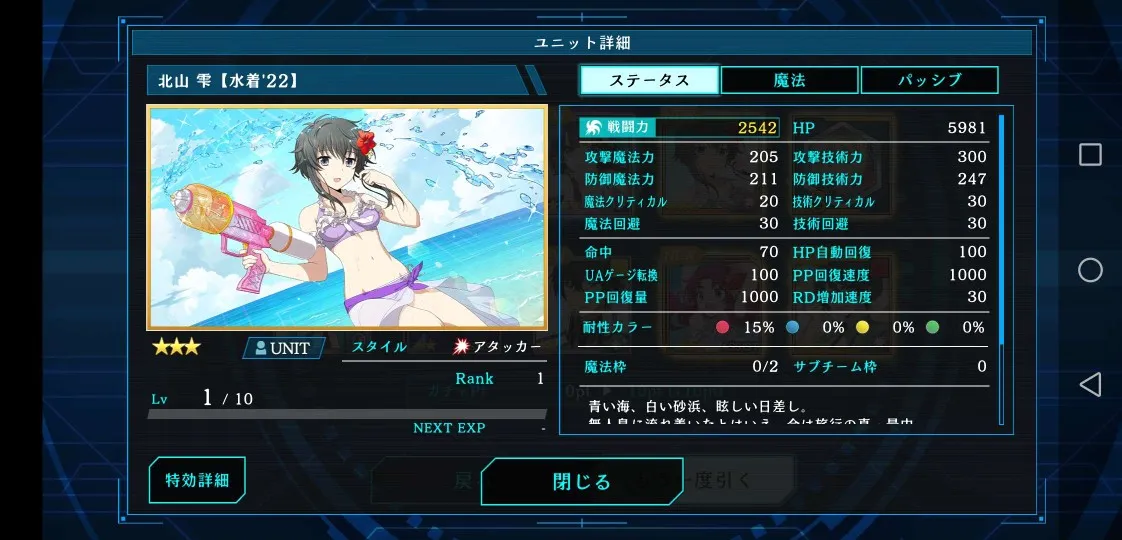Switch to the ステータス tab
Image resolution: width=1122 pixels, height=540 pixels.
pos(649,80)
